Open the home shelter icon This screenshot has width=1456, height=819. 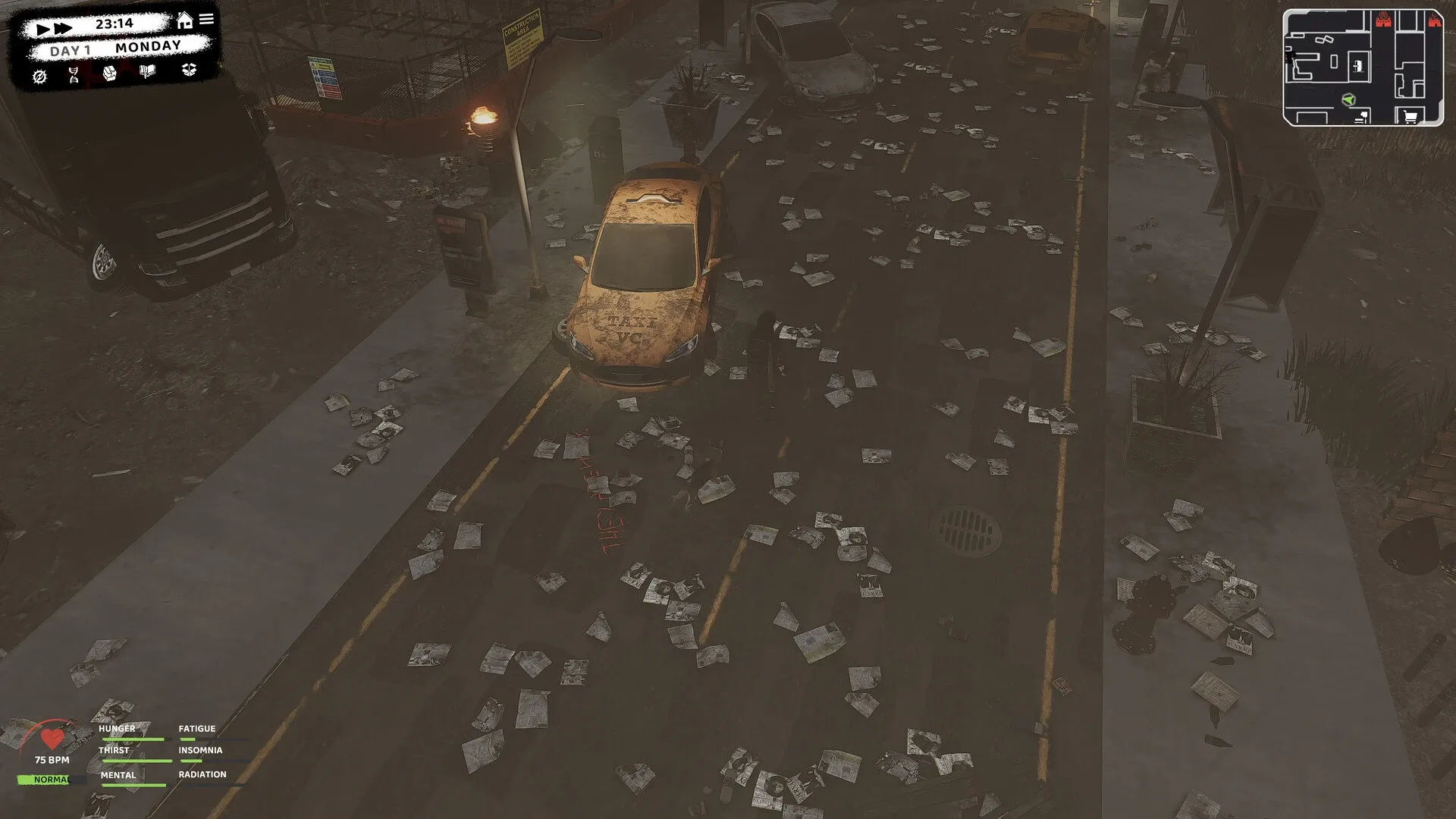tap(185, 20)
